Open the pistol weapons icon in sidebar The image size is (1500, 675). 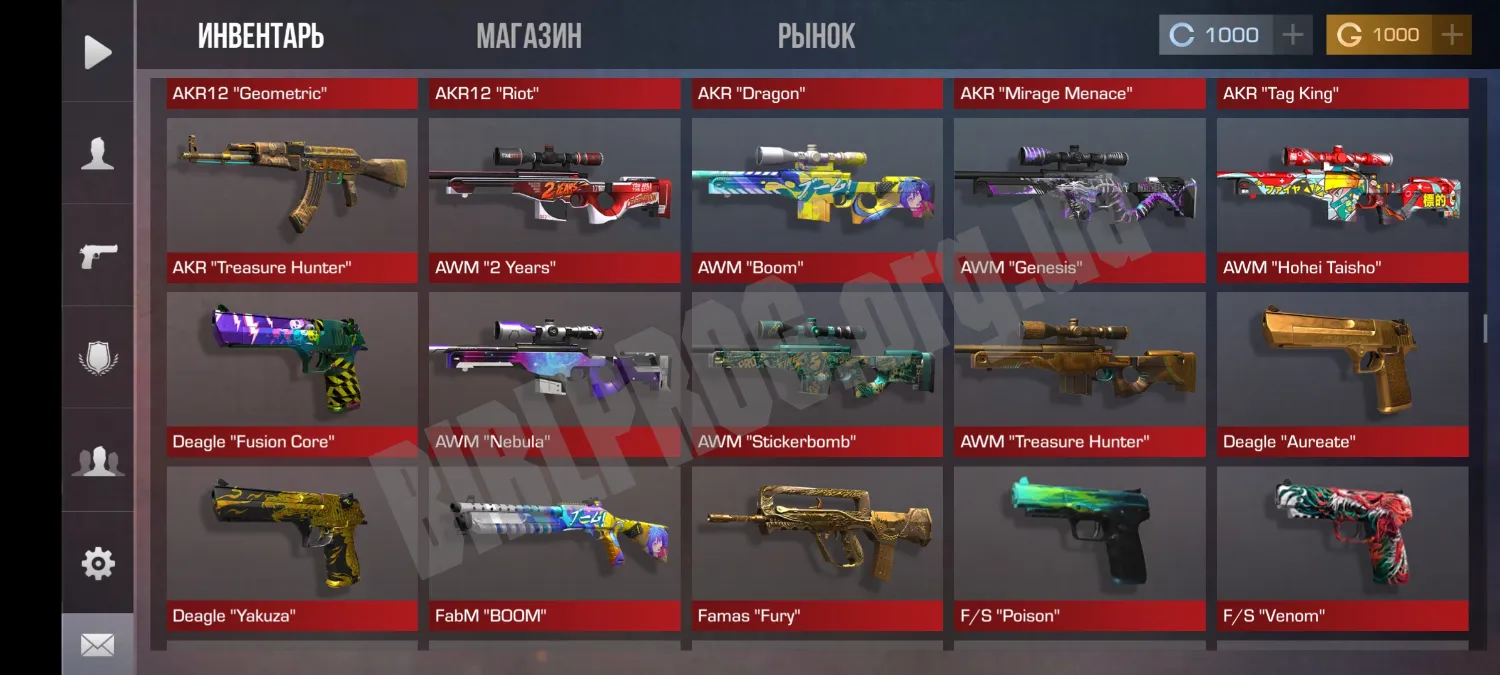tap(98, 256)
